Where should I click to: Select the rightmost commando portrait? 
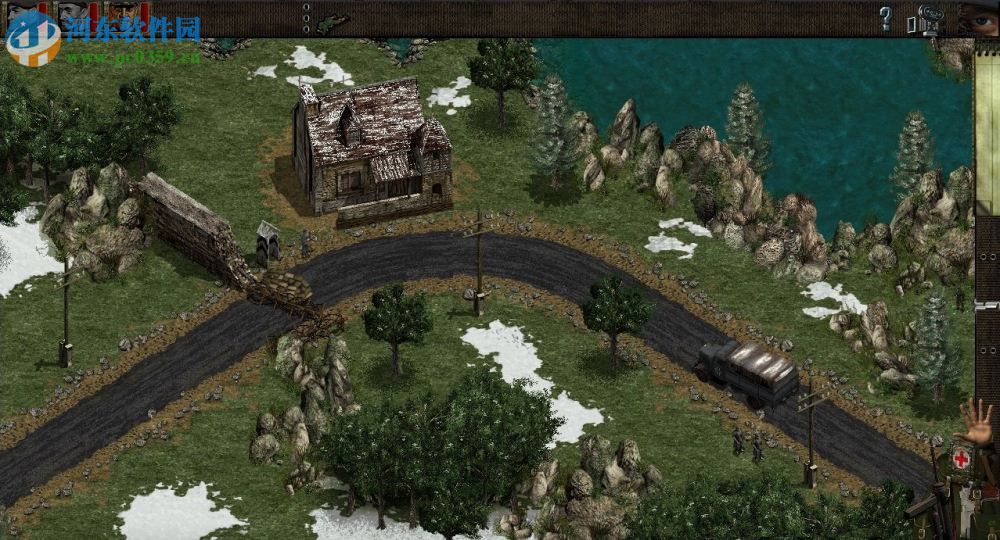pyautogui.click(x=124, y=15)
